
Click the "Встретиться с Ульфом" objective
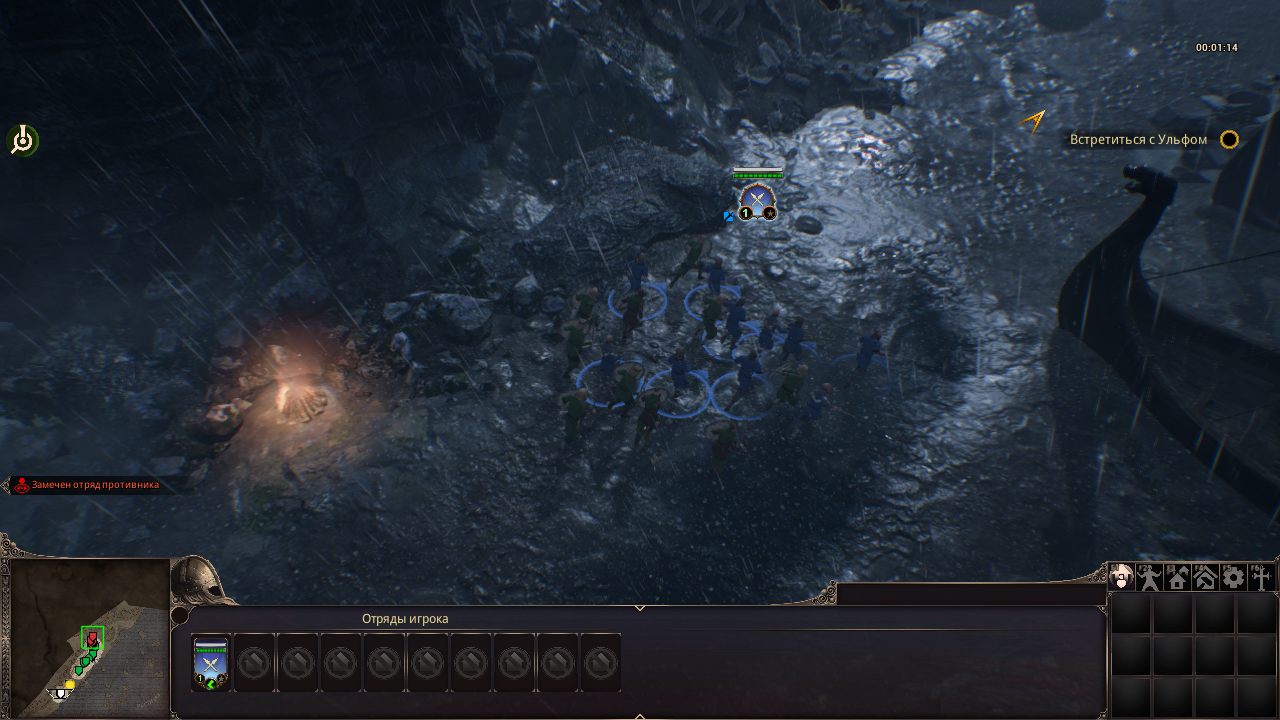pos(1138,140)
